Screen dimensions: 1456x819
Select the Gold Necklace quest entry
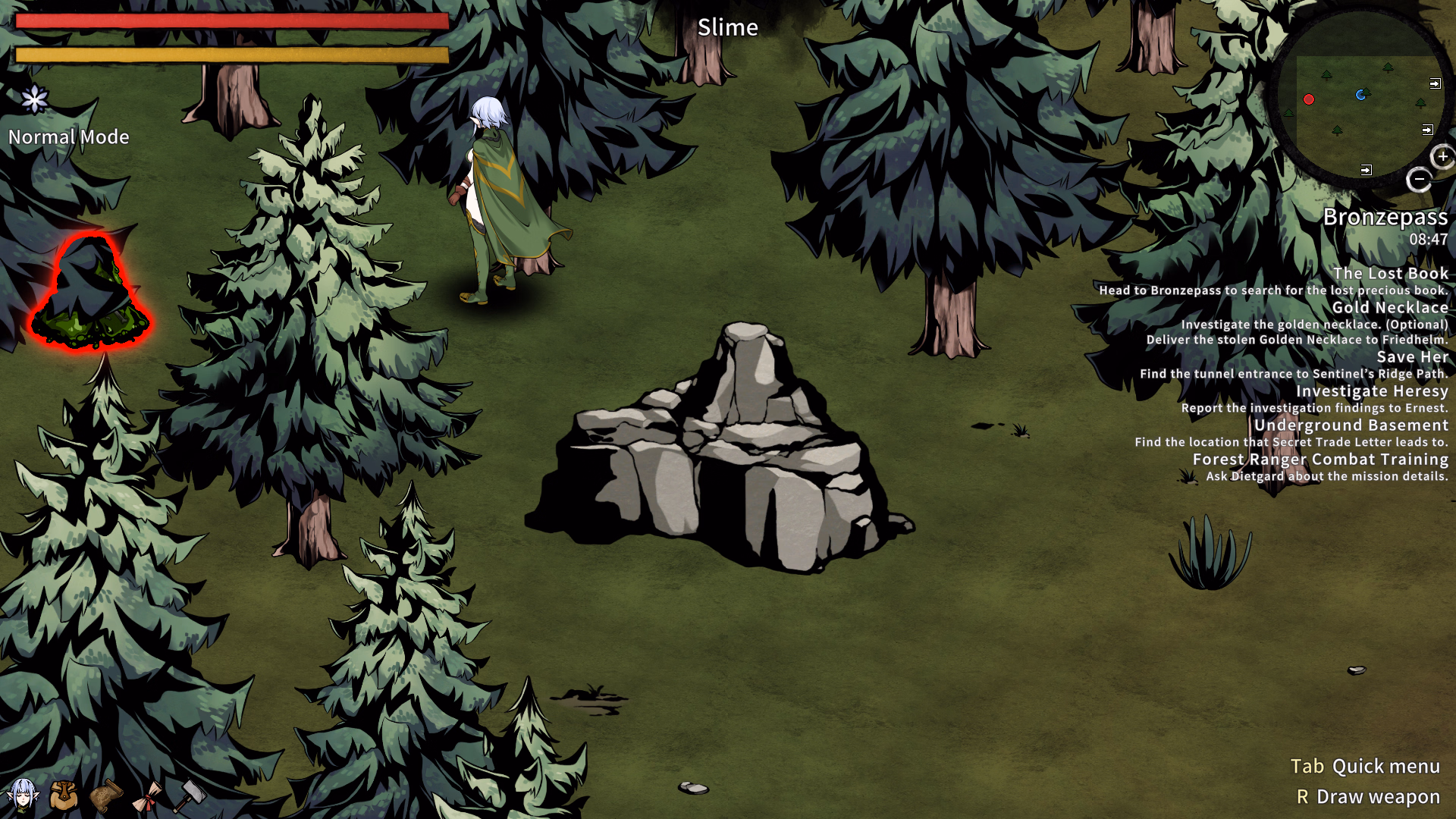[1389, 307]
